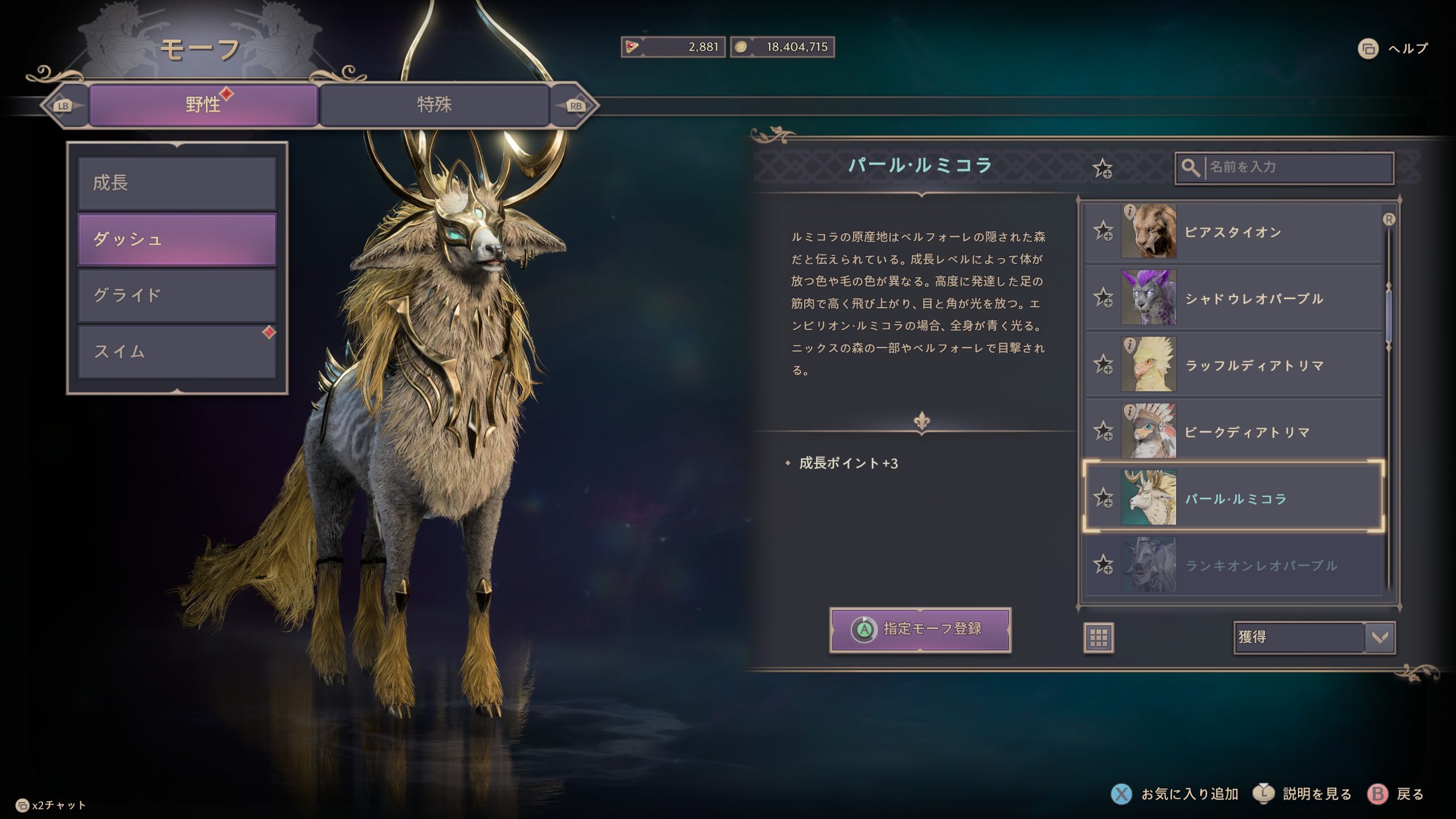
Task: Select the greyed ランキオンレオパープル row
Action: [x=1251, y=565]
